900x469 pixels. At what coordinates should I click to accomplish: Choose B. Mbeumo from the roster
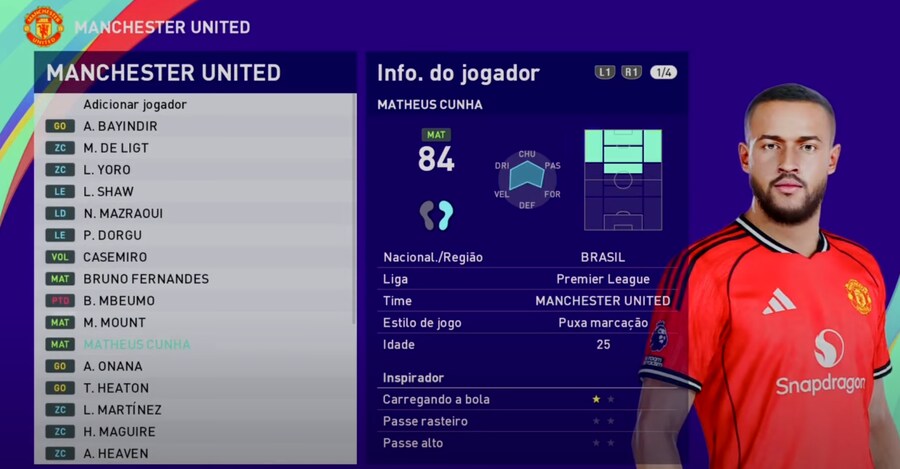click(x=119, y=301)
